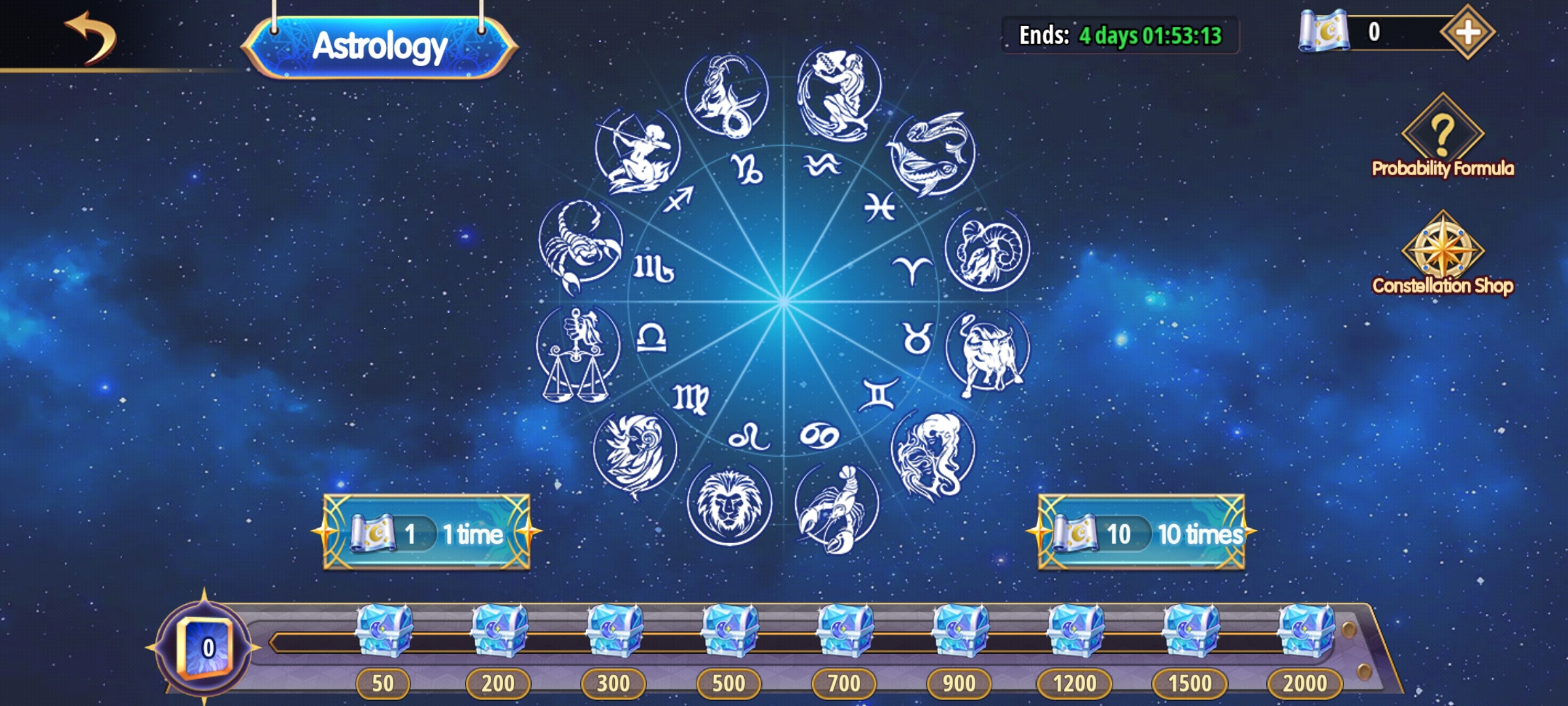Draw astrology 10 times
The image size is (1568, 706).
1141,533
